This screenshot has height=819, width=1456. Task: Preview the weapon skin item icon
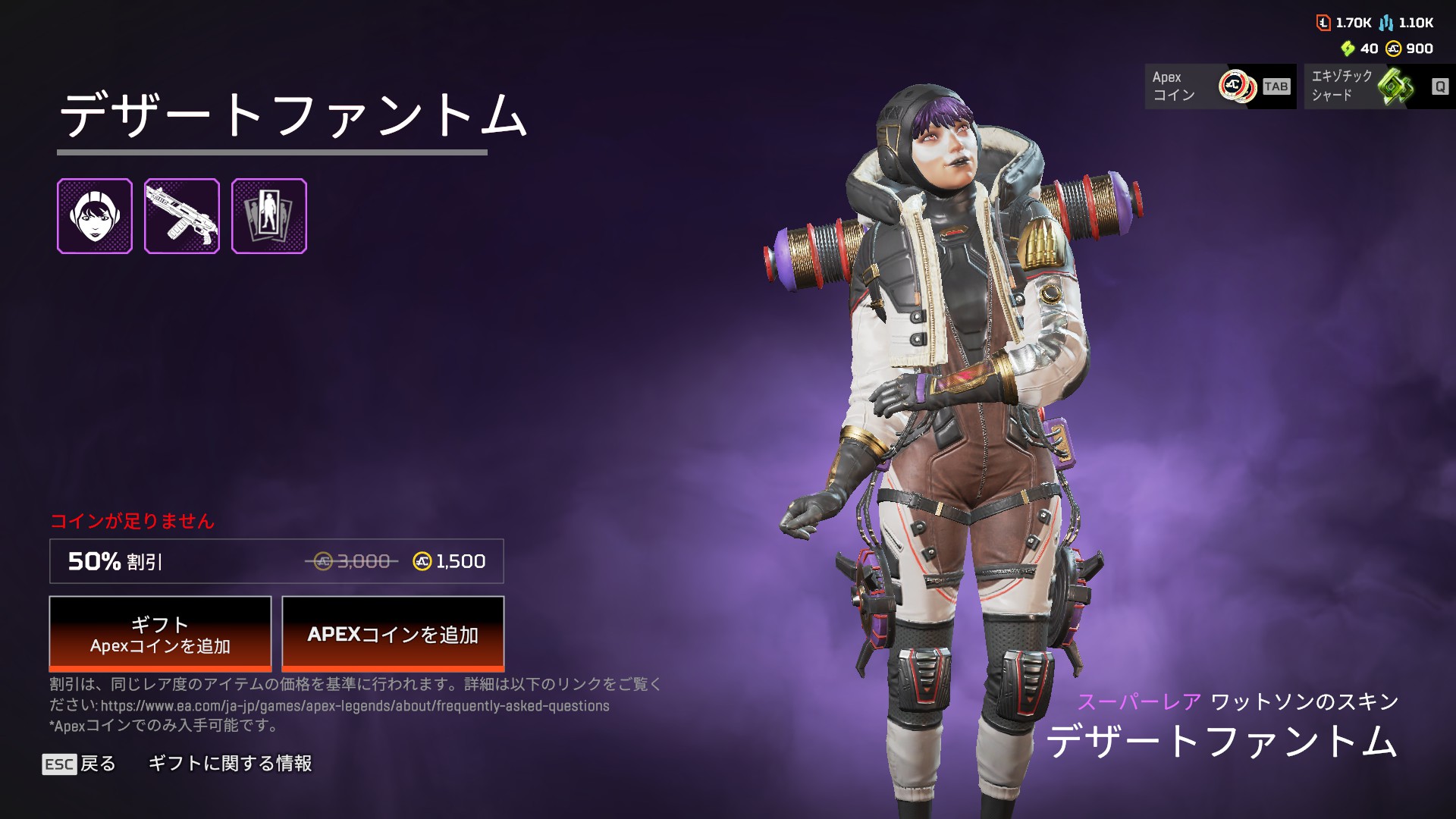[x=182, y=216]
